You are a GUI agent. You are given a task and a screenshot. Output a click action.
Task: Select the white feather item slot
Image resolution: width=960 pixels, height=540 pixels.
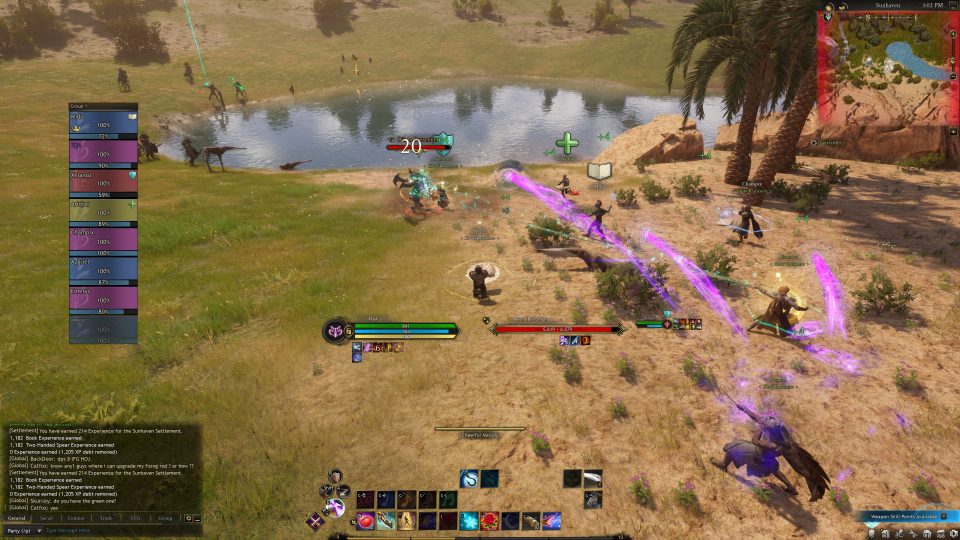[x=593, y=479]
